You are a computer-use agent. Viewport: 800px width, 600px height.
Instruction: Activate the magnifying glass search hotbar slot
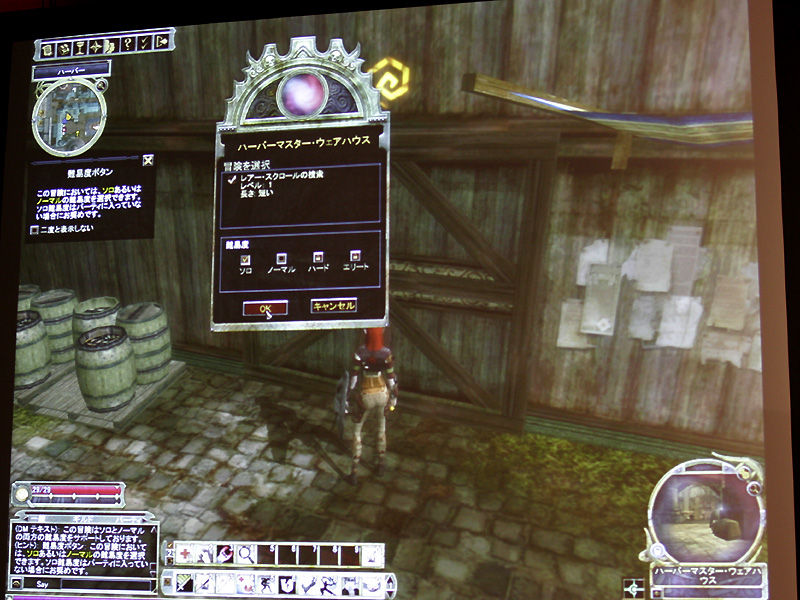244,553
